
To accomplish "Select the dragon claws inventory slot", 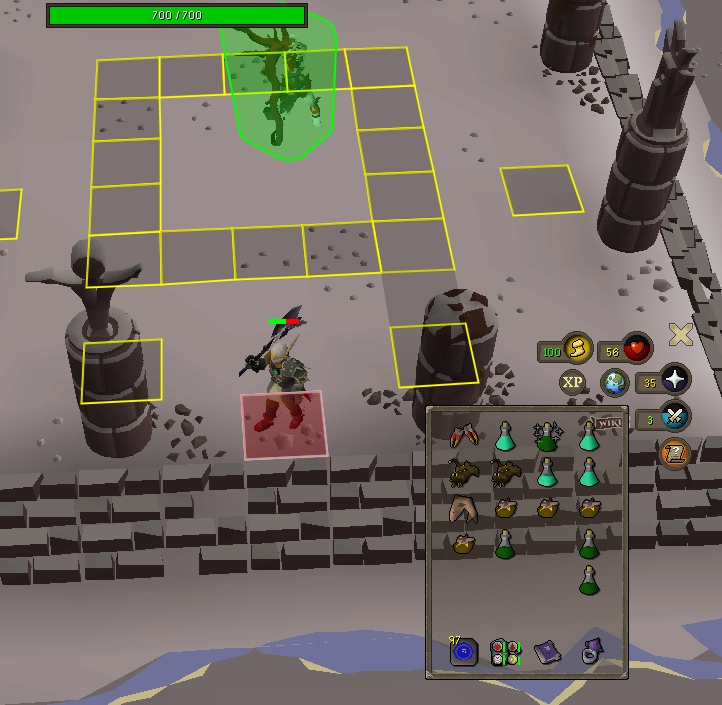I will pyautogui.click(x=463, y=437).
